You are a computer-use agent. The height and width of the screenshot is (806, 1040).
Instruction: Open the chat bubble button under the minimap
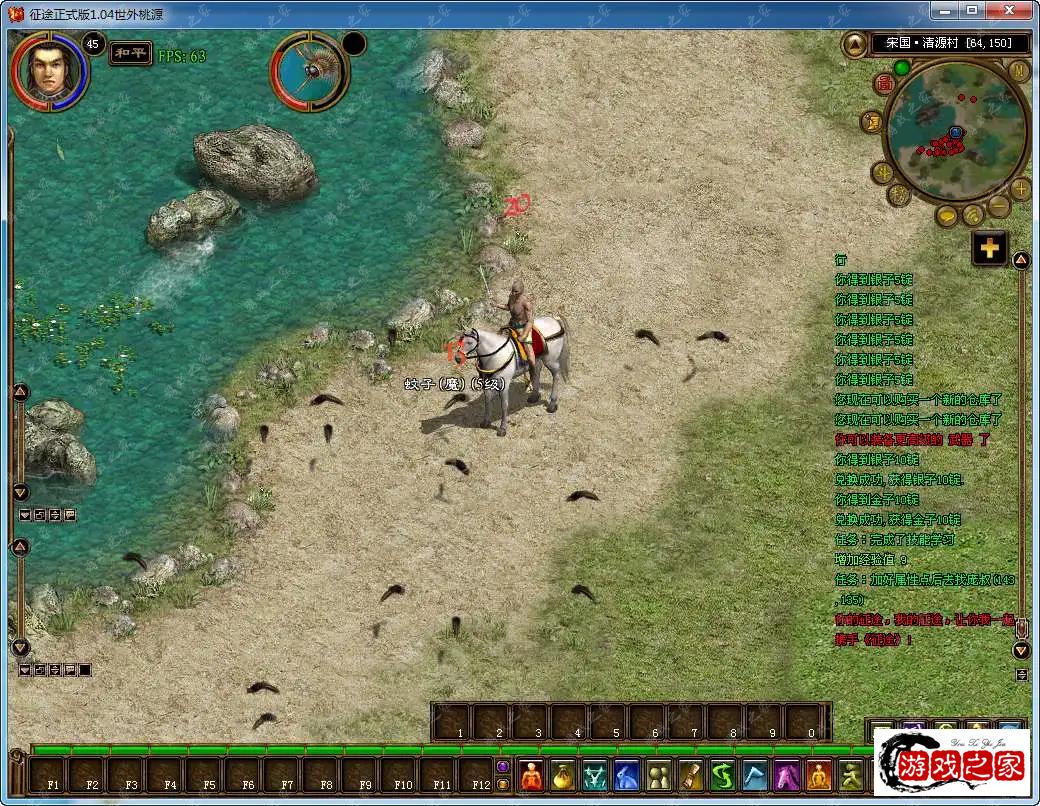(947, 216)
